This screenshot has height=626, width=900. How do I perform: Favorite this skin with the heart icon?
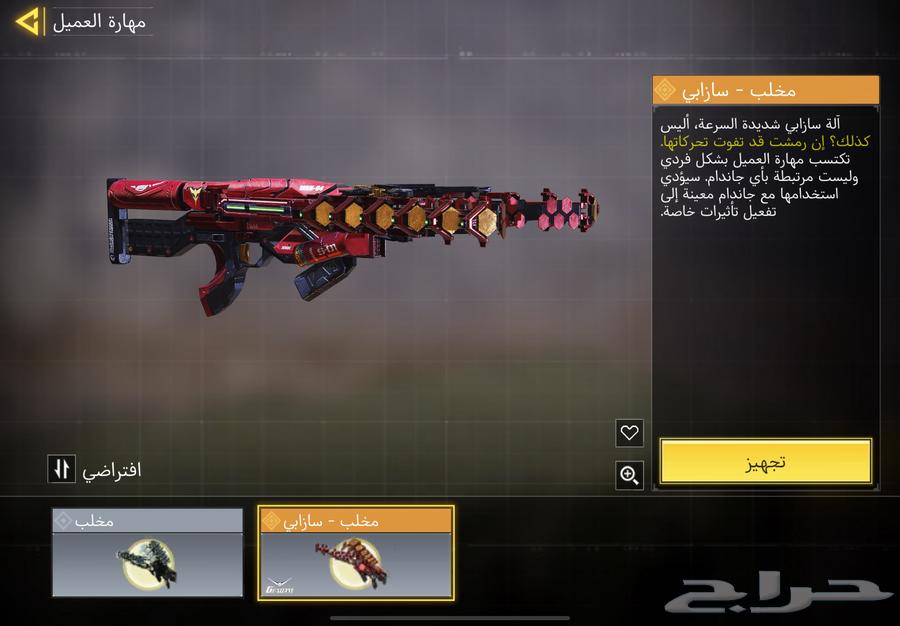[629, 433]
